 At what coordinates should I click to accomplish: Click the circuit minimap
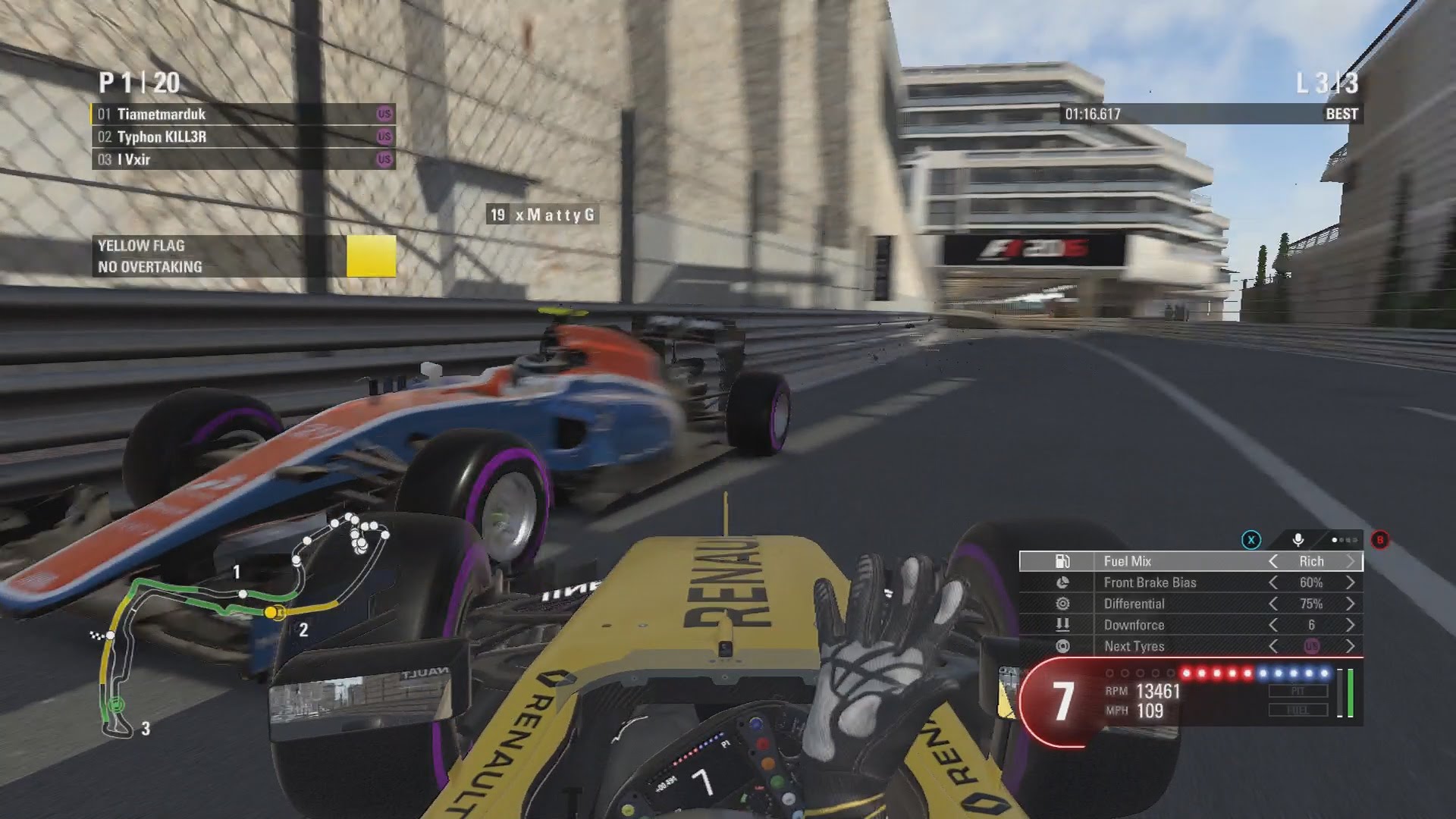click(x=243, y=622)
